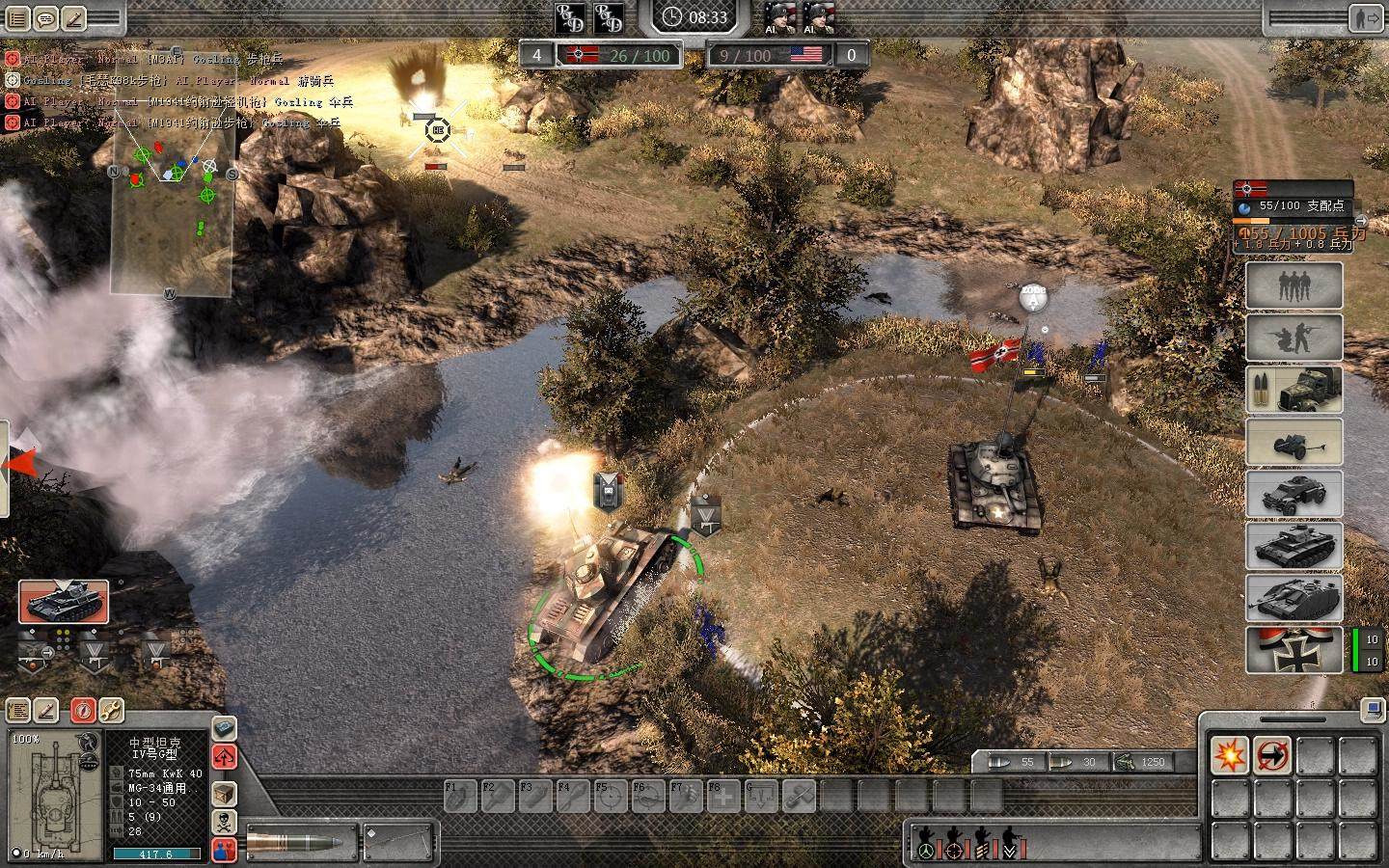Click the wrench repair button
The width and height of the screenshot is (1389, 868).
point(110,711)
